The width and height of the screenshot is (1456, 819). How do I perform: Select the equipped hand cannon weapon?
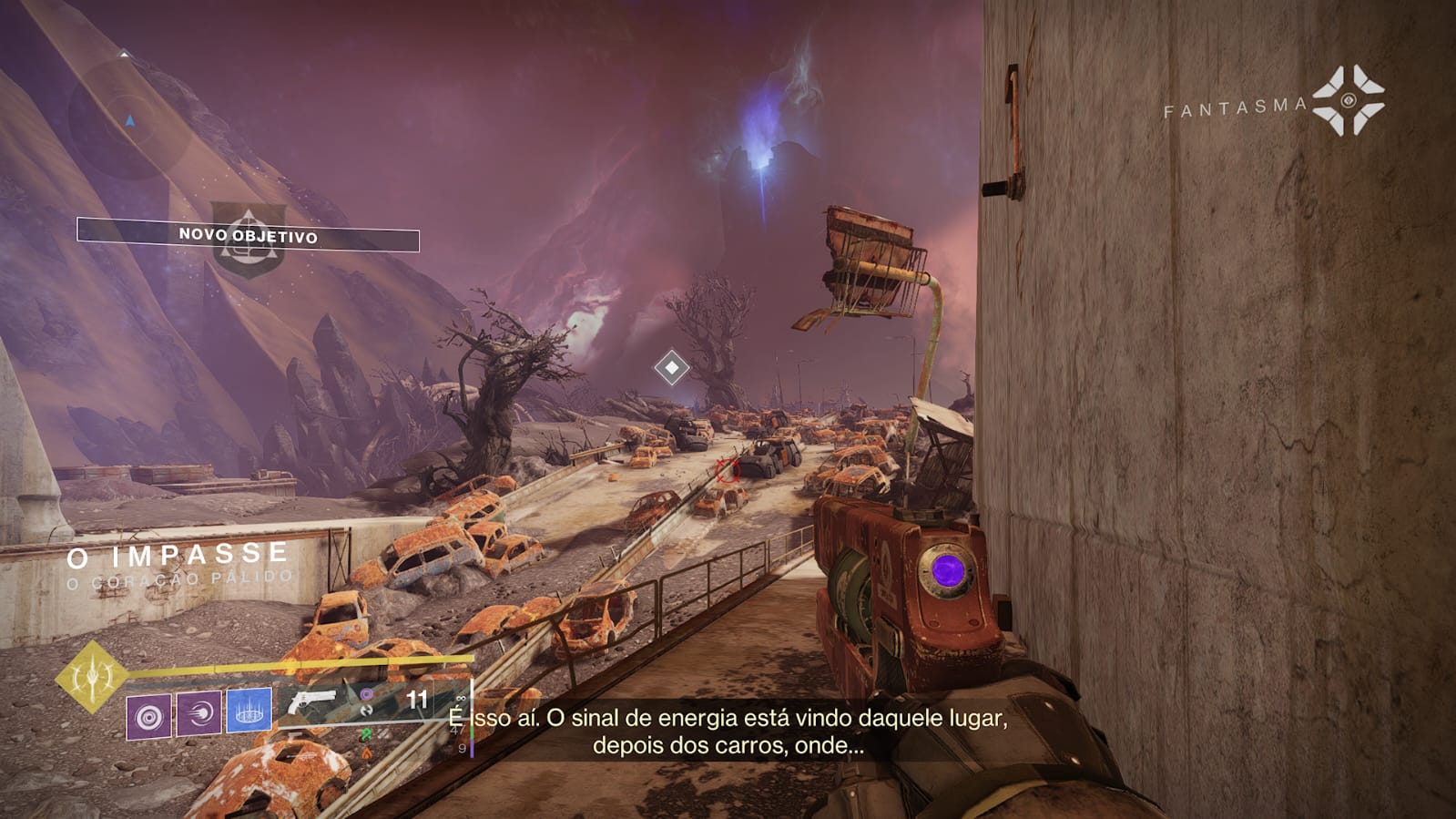tap(311, 702)
